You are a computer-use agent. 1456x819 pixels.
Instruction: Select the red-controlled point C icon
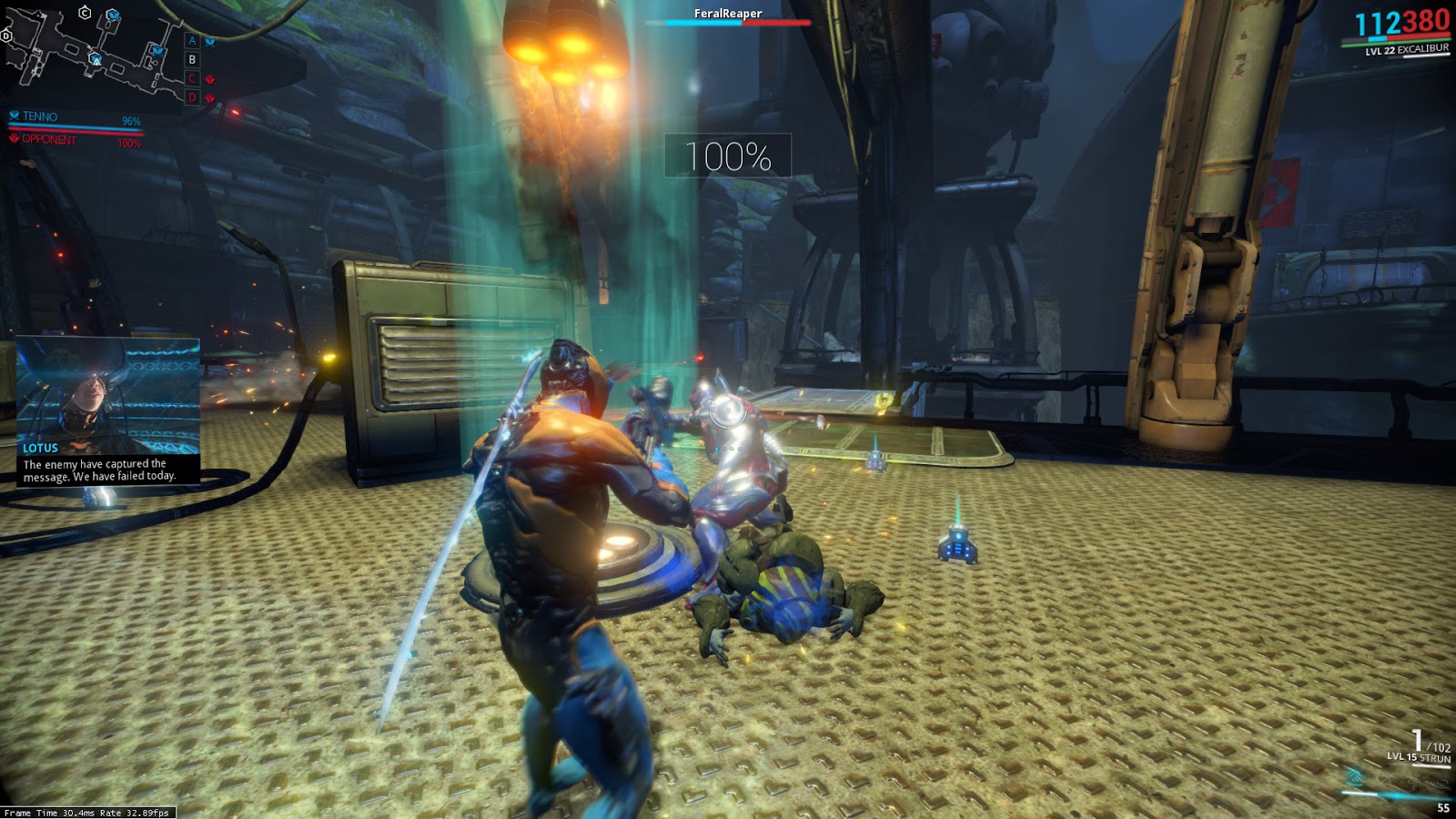coord(191,80)
